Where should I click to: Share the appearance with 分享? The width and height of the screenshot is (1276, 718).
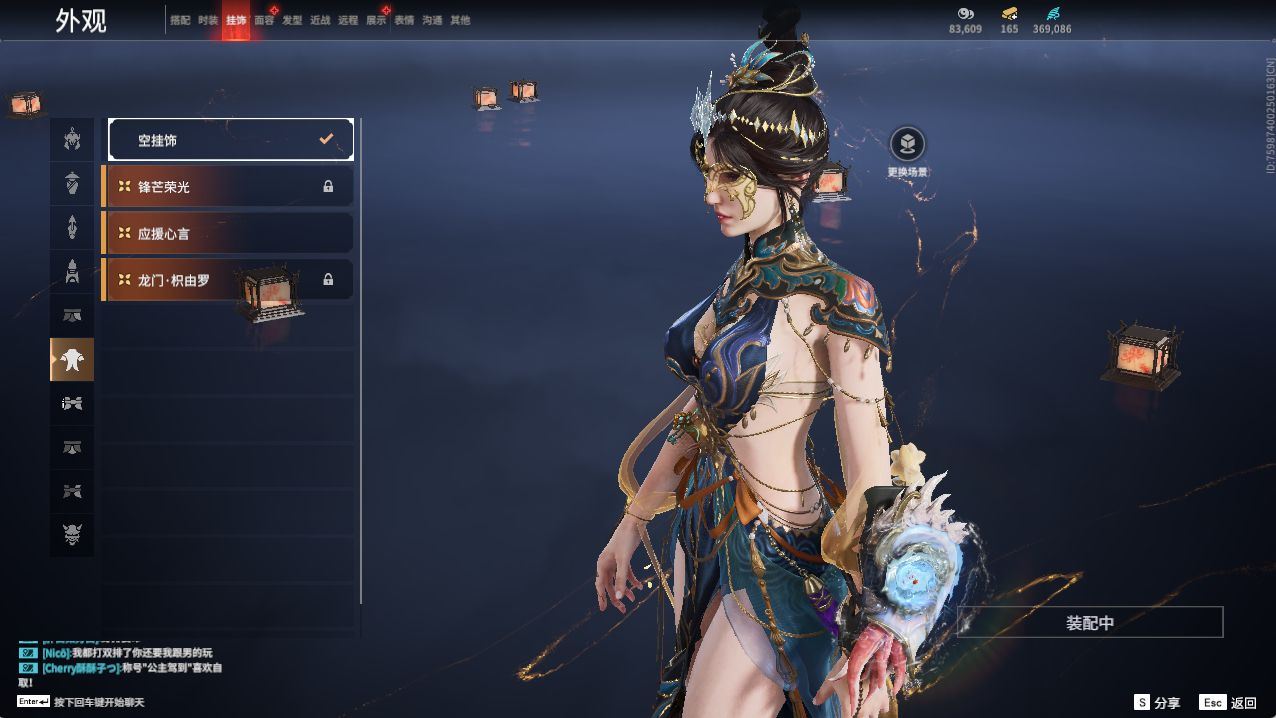coord(1157,703)
